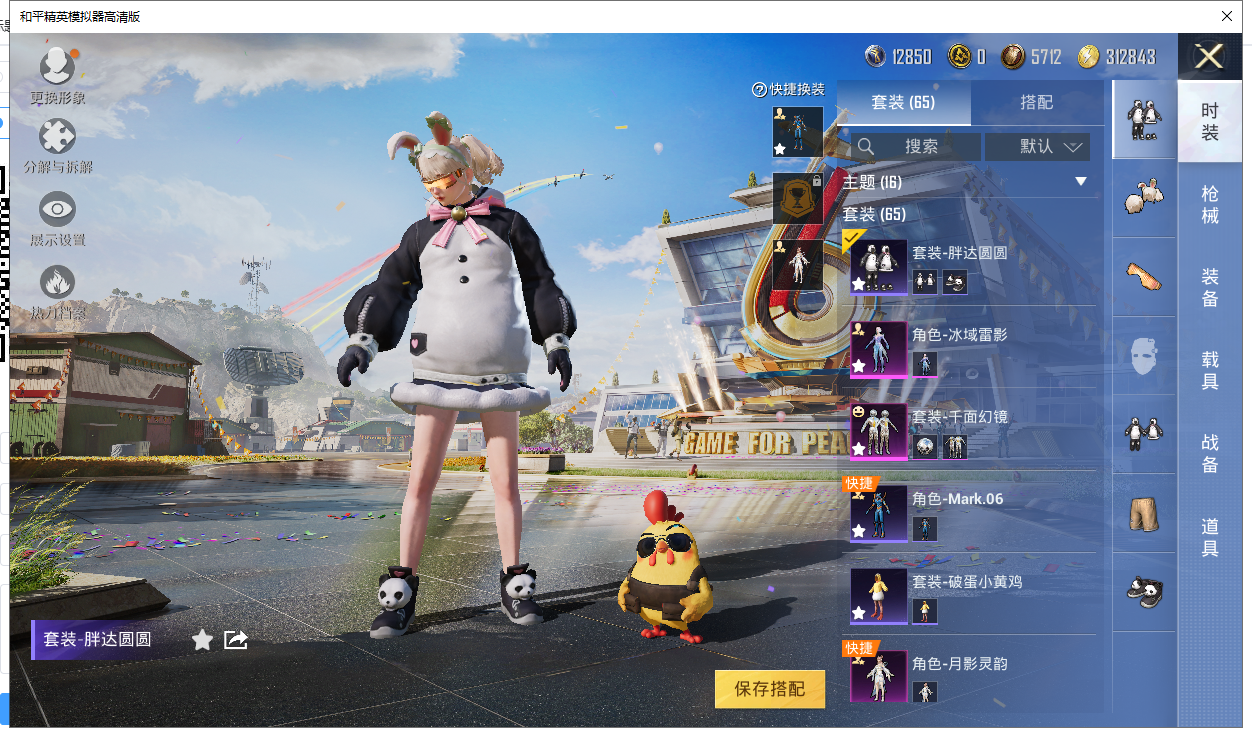Open the 默认 sort dropdown

pos(1037,147)
